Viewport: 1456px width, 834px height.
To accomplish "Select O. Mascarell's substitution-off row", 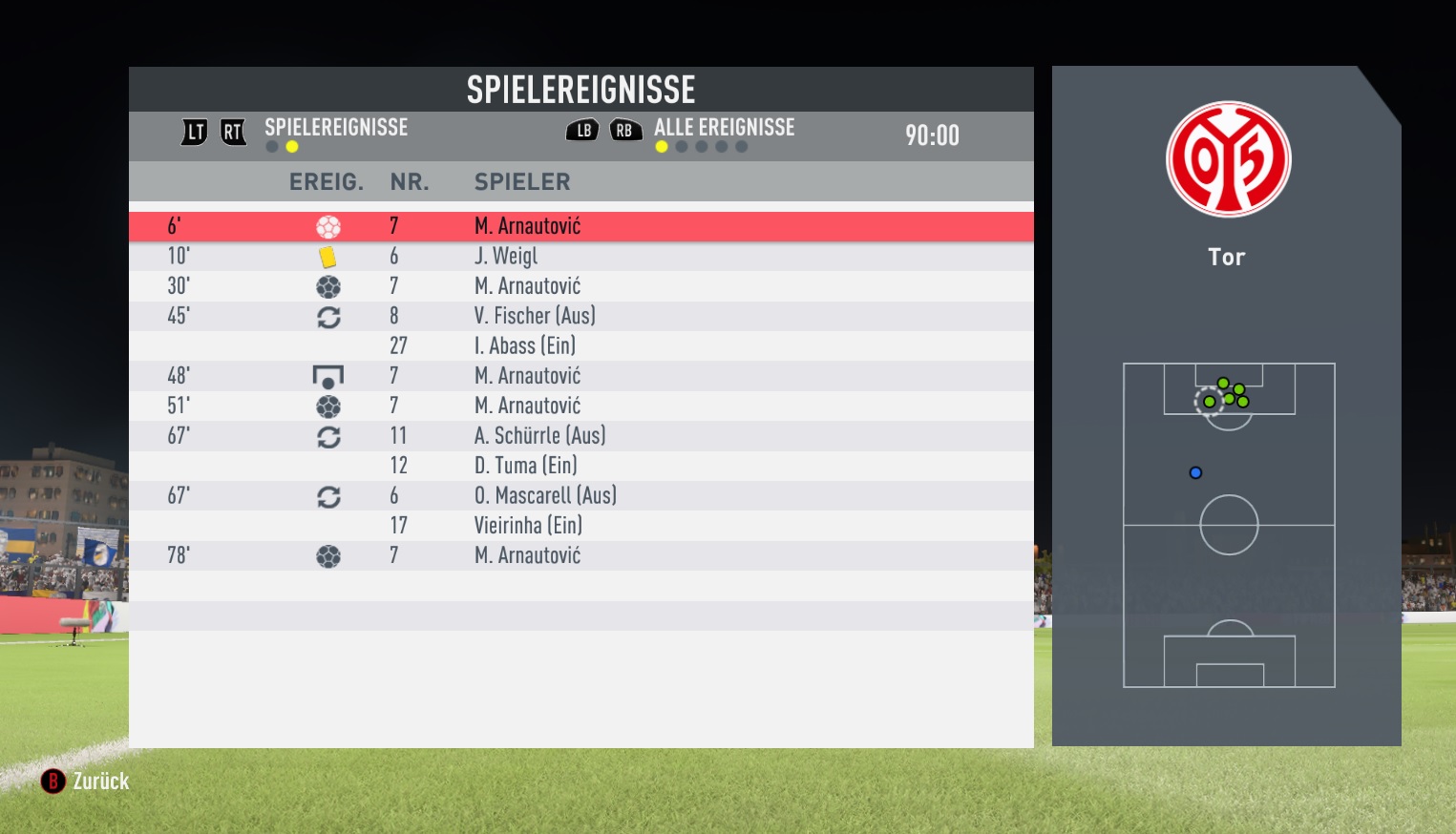I will click(580, 495).
